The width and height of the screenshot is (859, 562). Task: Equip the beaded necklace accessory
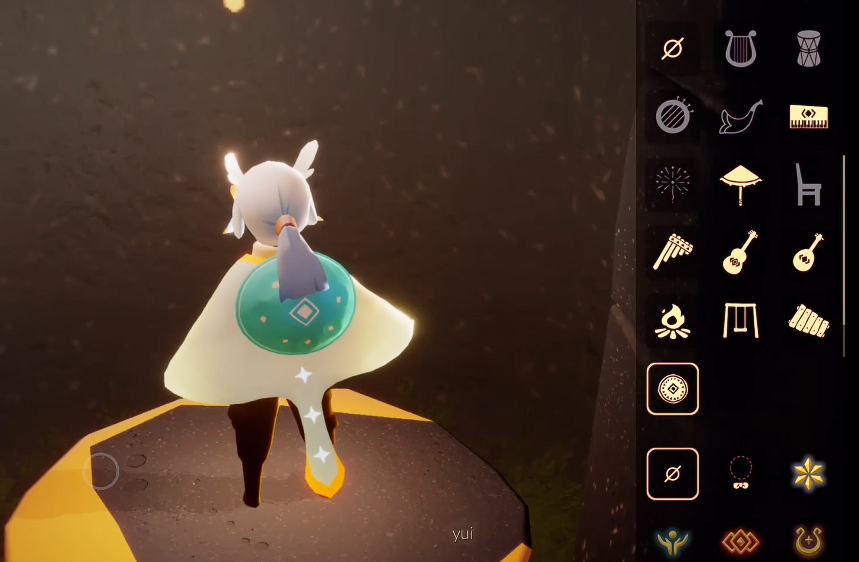click(740, 473)
